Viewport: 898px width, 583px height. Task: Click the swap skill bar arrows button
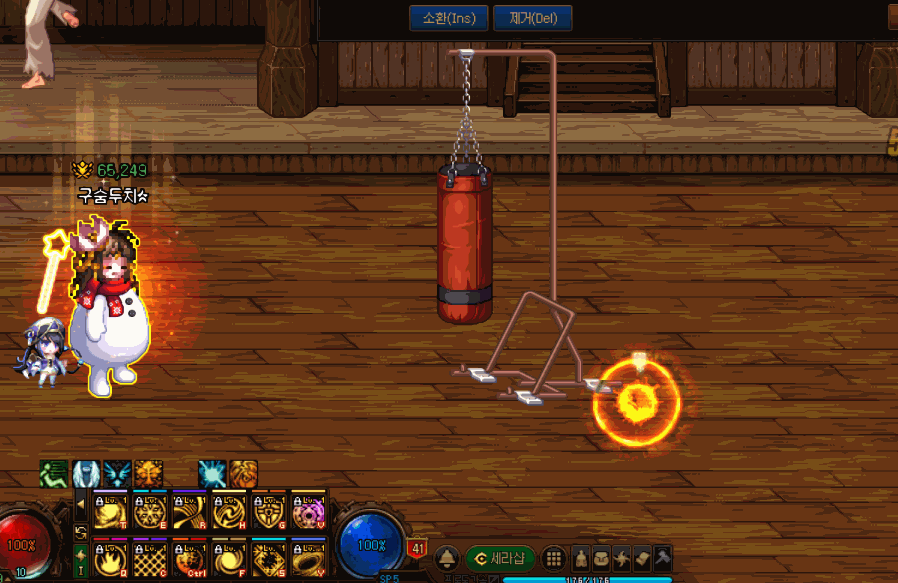click(80, 530)
